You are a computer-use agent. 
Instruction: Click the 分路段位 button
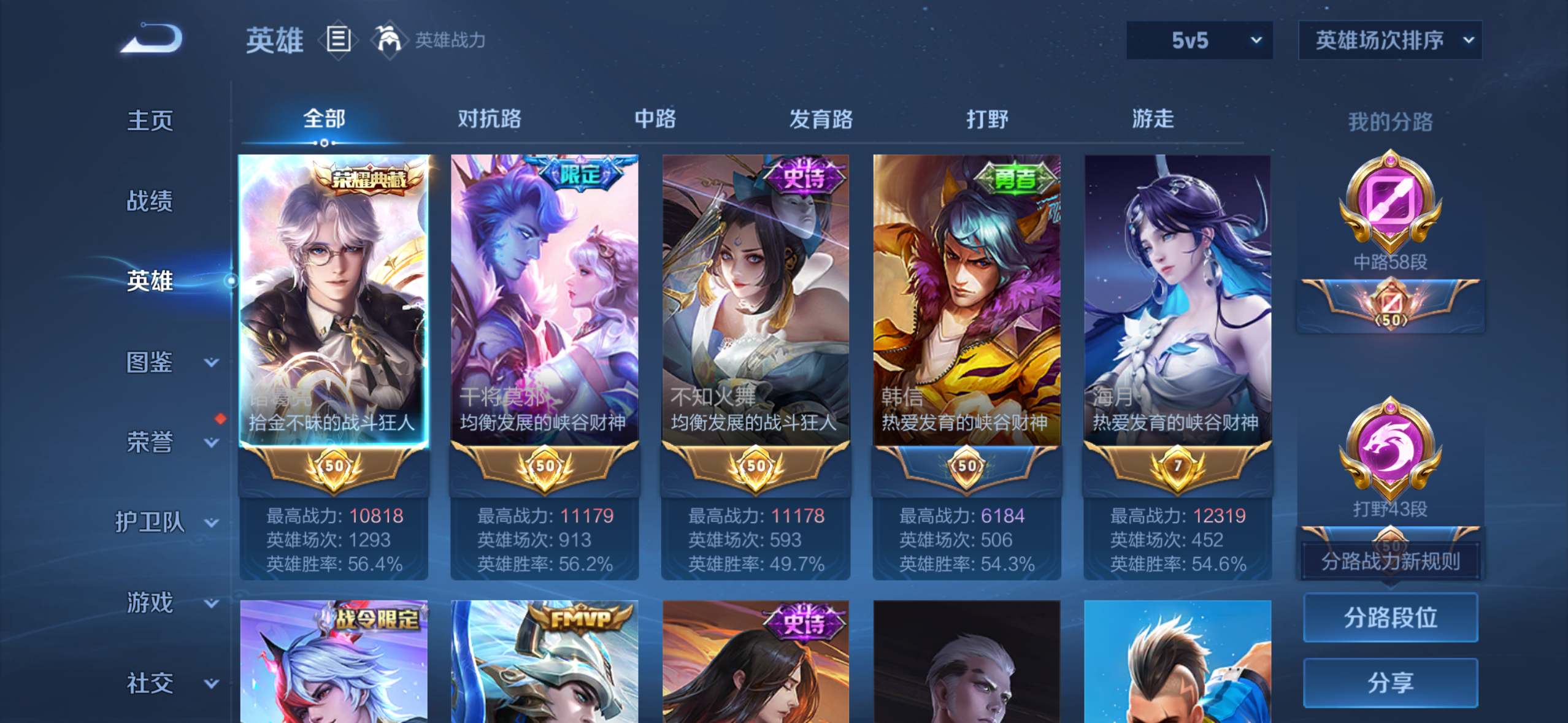tap(1390, 618)
